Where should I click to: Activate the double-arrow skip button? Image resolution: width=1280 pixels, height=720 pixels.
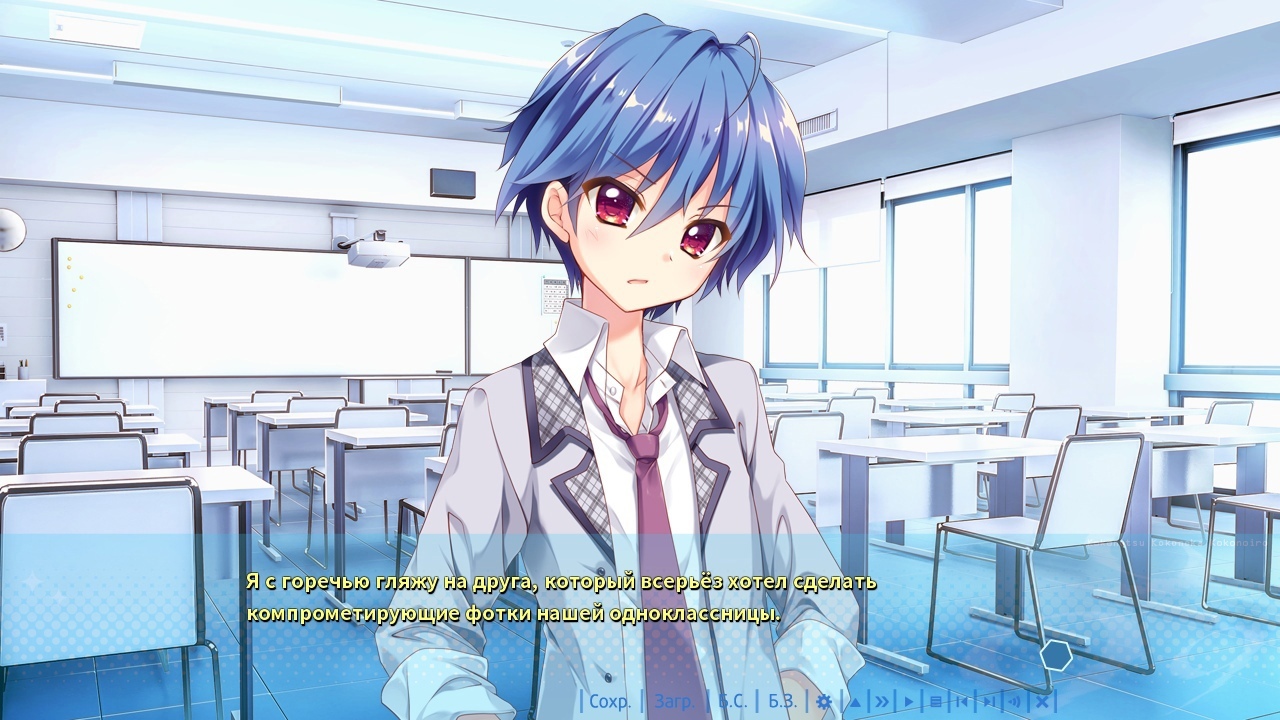pyautogui.click(x=882, y=701)
